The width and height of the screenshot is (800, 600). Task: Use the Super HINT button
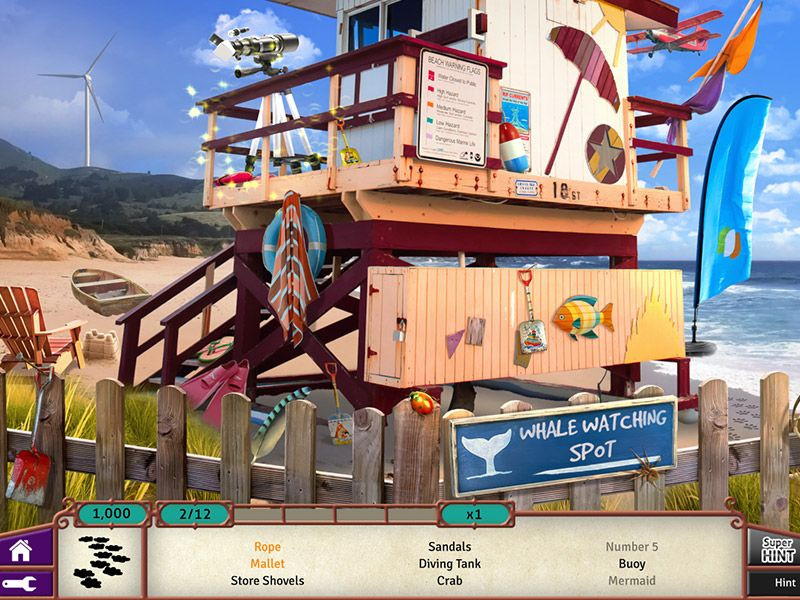(x=777, y=548)
